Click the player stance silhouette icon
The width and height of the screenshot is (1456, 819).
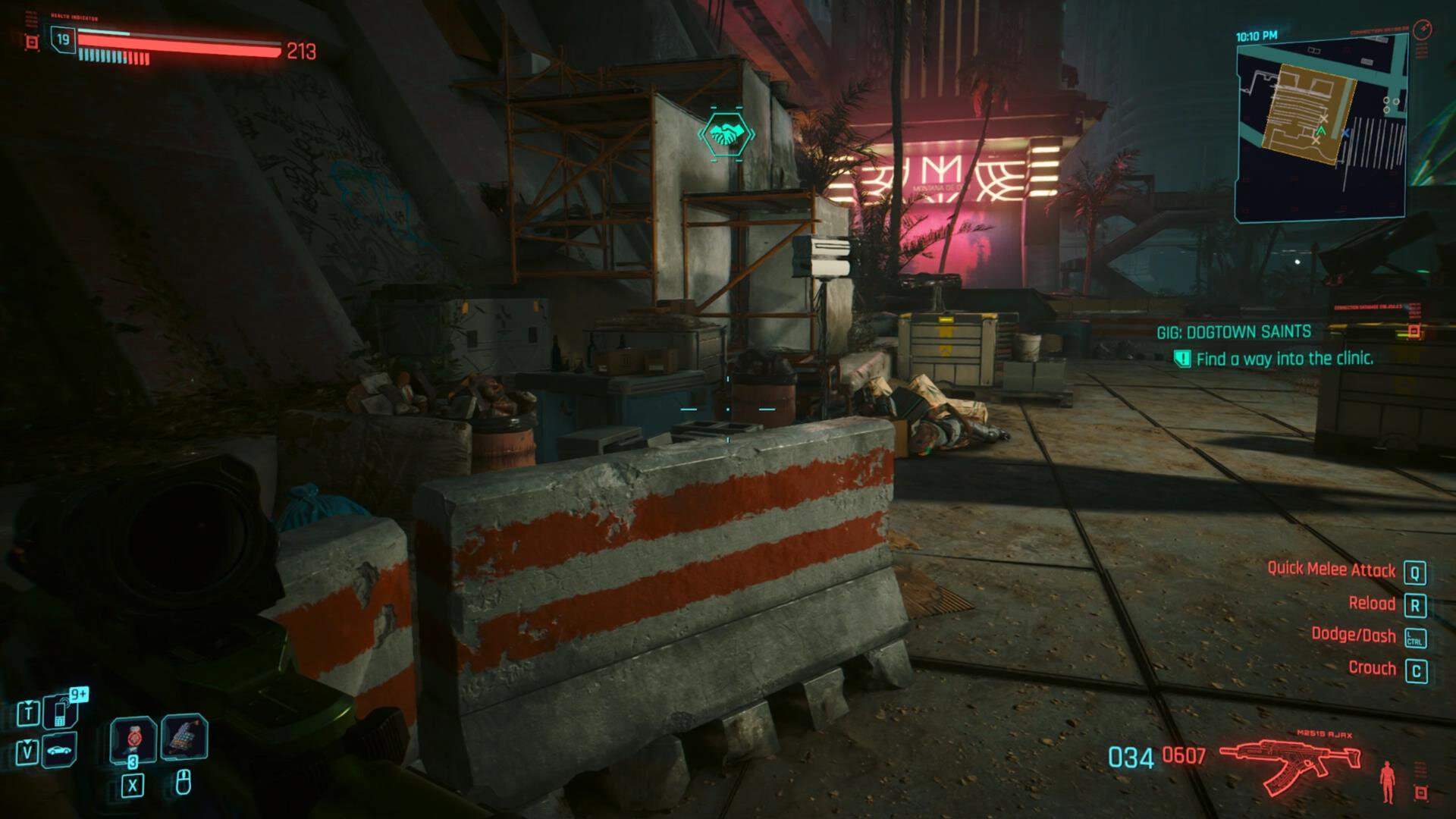(1388, 781)
